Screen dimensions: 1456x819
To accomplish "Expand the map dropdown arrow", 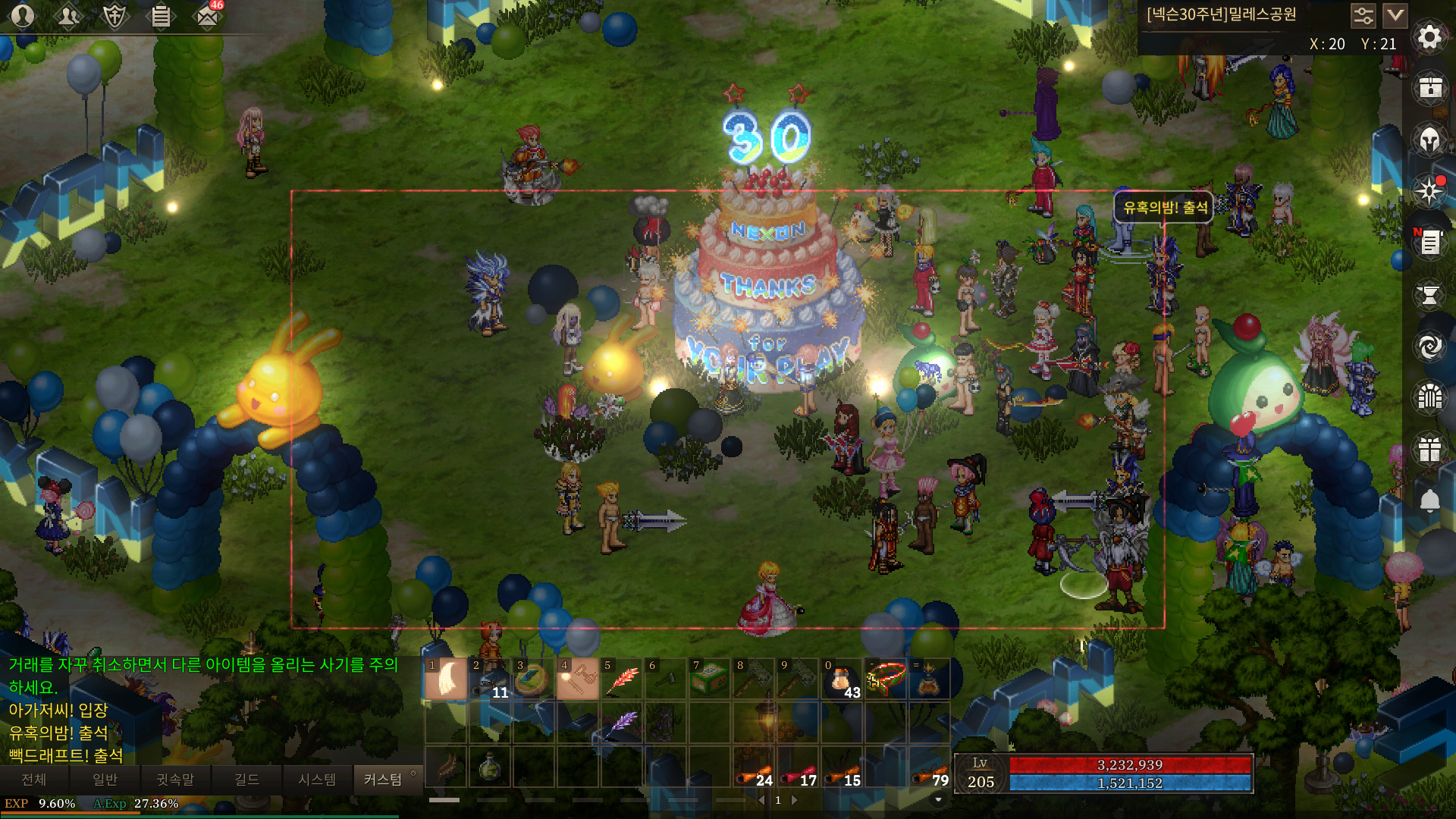I will (x=1395, y=15).
